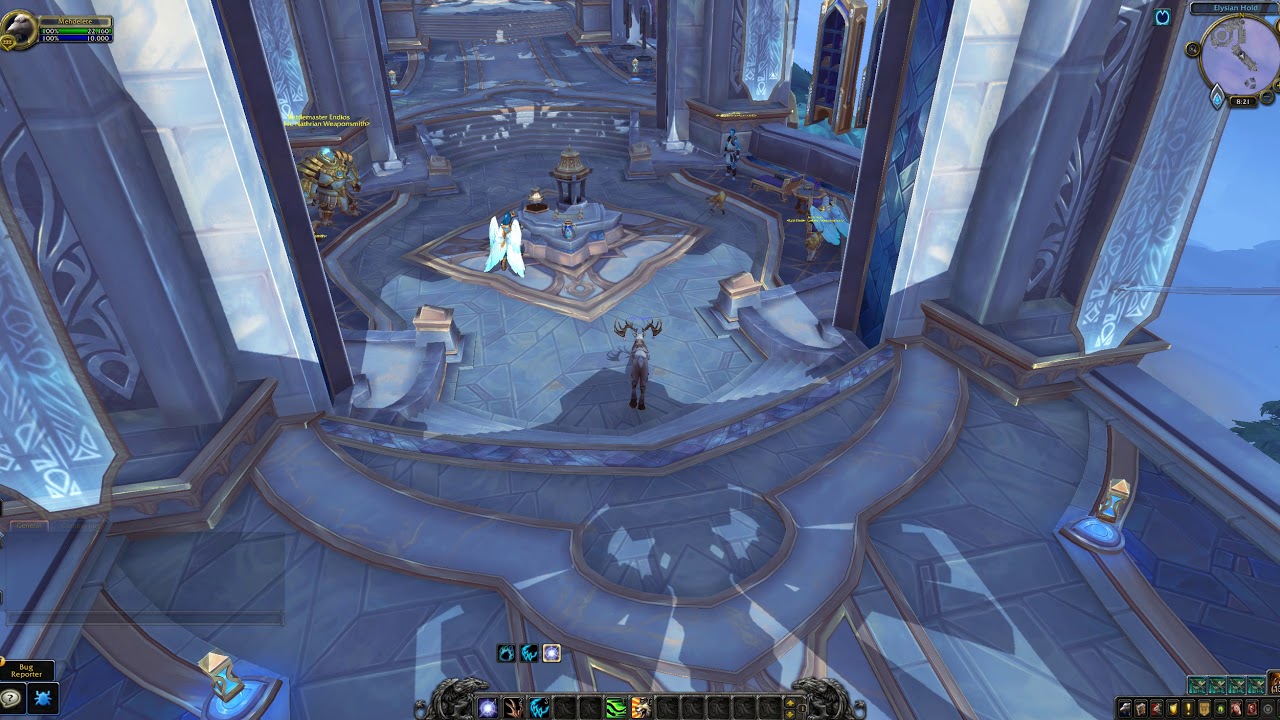View Achievements via the gold shield icon
Viewport: 1280px width, 720px height.
tap(1172, 707)
